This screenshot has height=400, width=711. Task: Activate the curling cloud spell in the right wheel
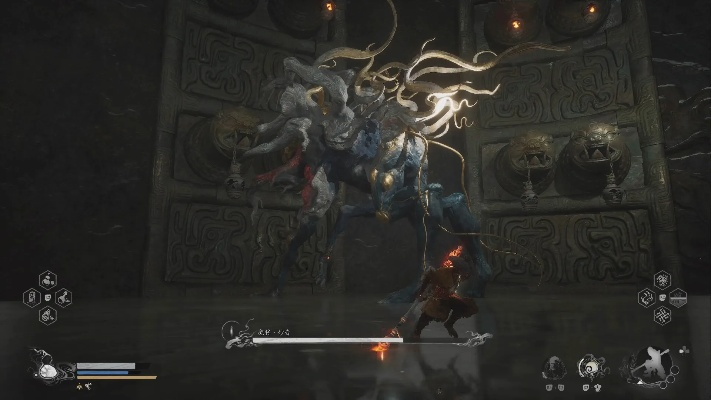[646, 297]
